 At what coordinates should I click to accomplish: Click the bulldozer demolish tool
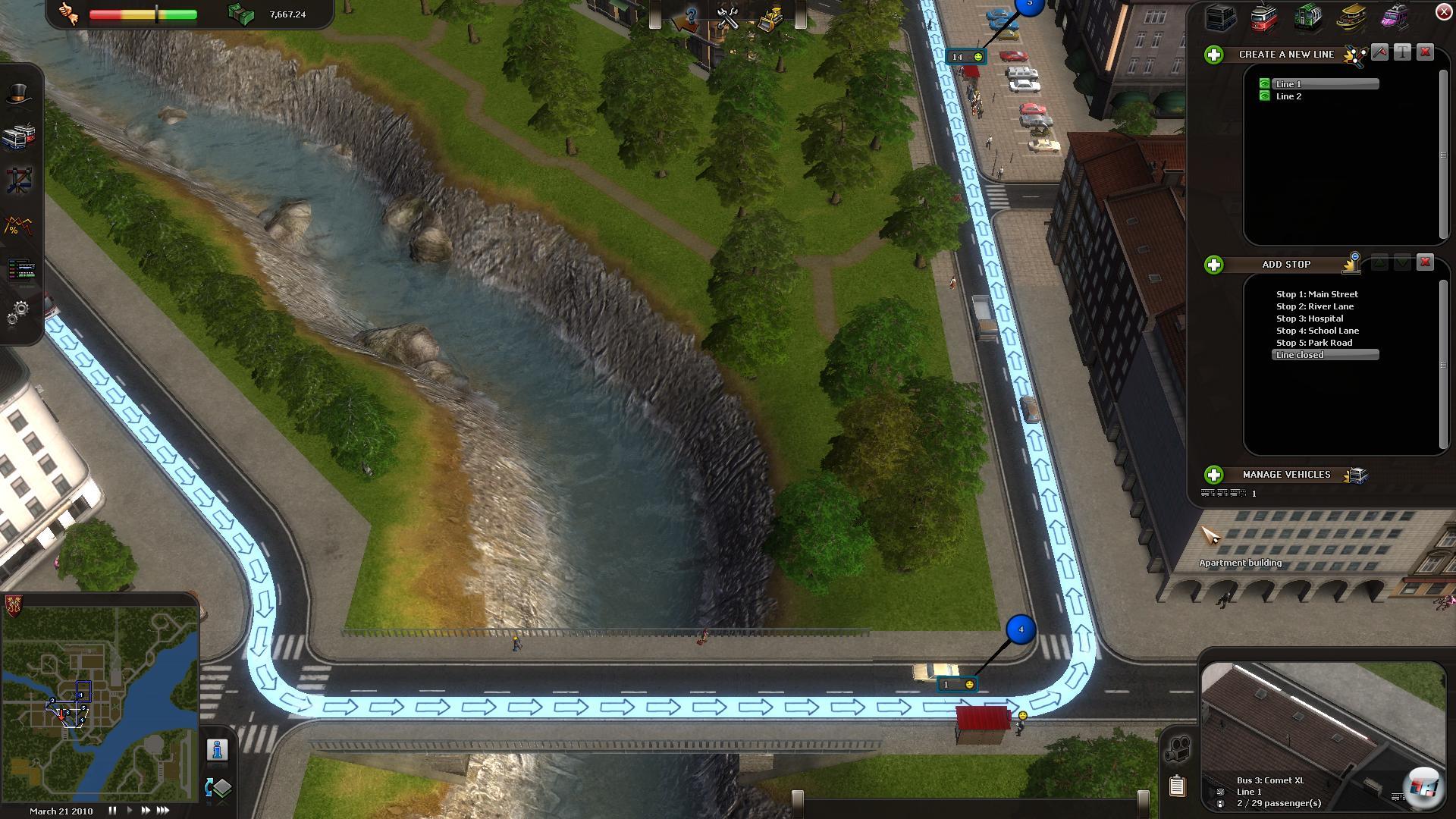[770, 18]
